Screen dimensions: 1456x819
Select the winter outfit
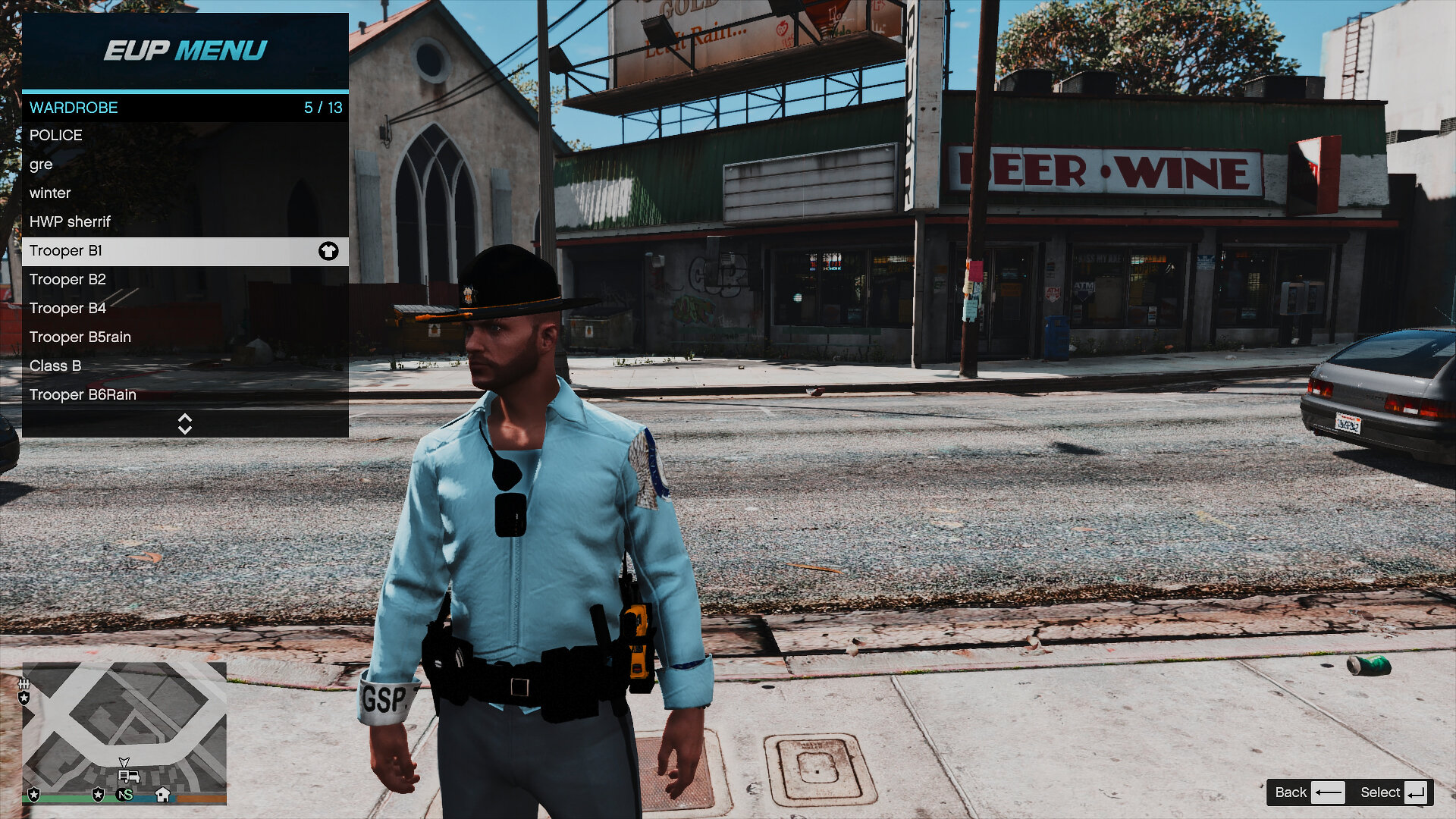(x=185, y=193)
